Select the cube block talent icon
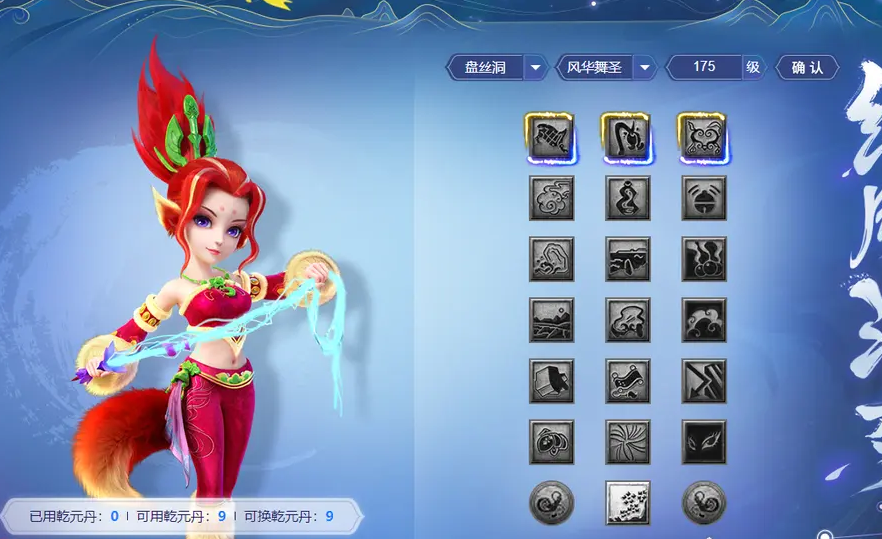Screen dimensions: 882x539 point(551,381)
